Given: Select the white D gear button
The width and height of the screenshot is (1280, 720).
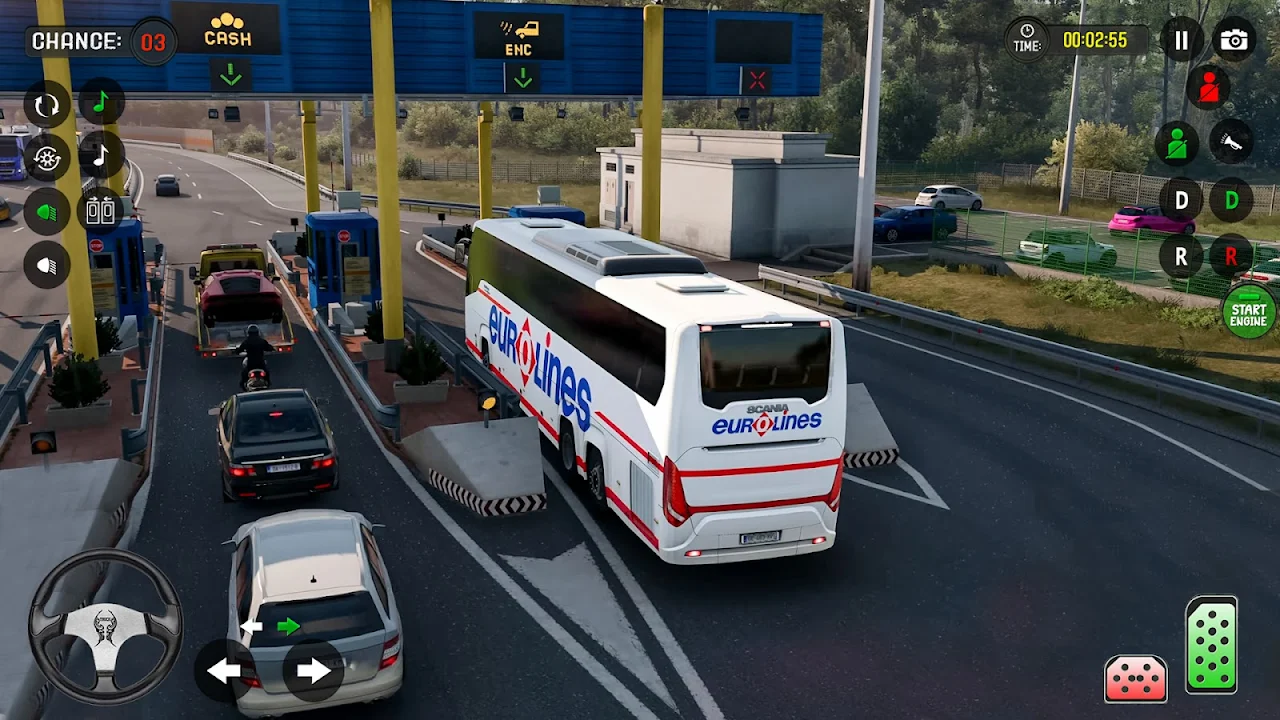Looking at the screenshot, I should [1181, 200].
